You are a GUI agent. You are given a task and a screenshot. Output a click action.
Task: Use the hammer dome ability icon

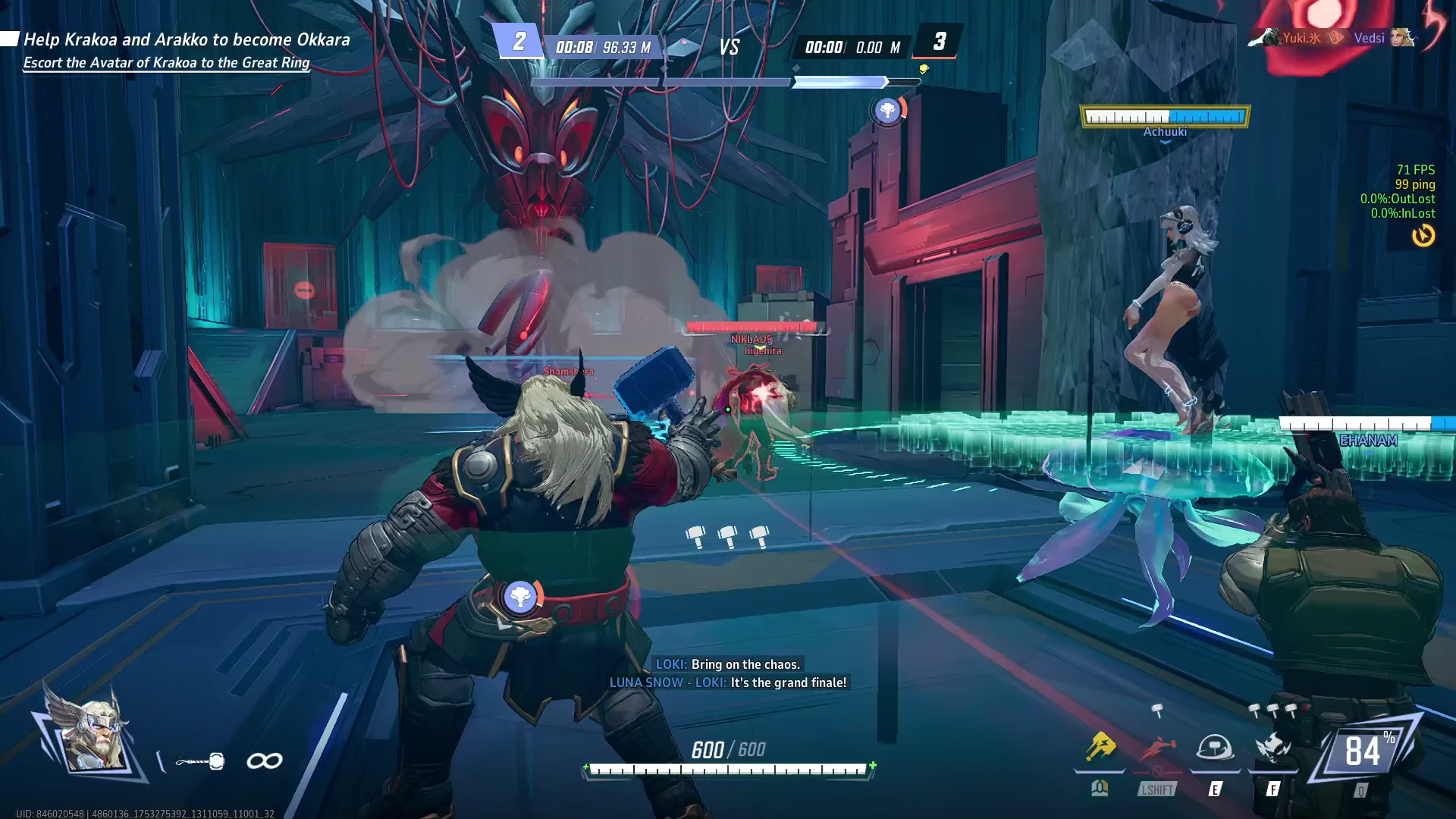(1214, 748)
